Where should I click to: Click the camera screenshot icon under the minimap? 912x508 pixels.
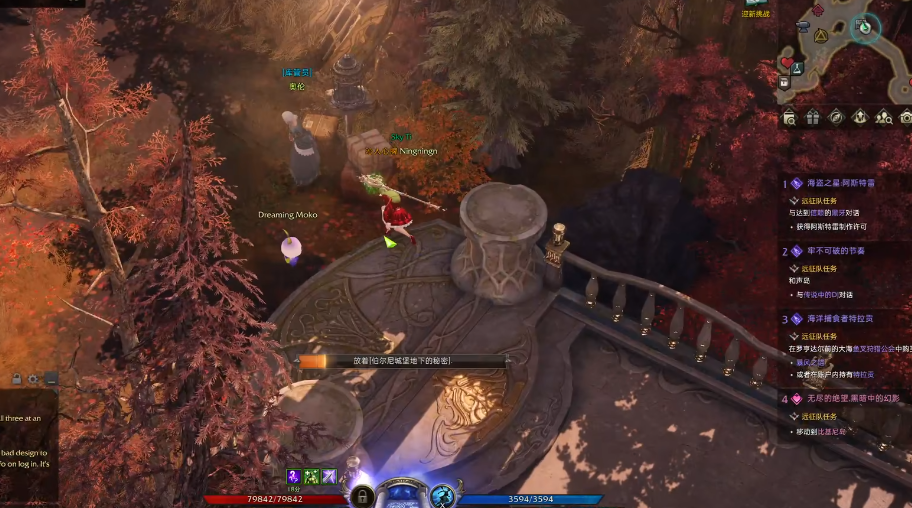tap(905, 118)
